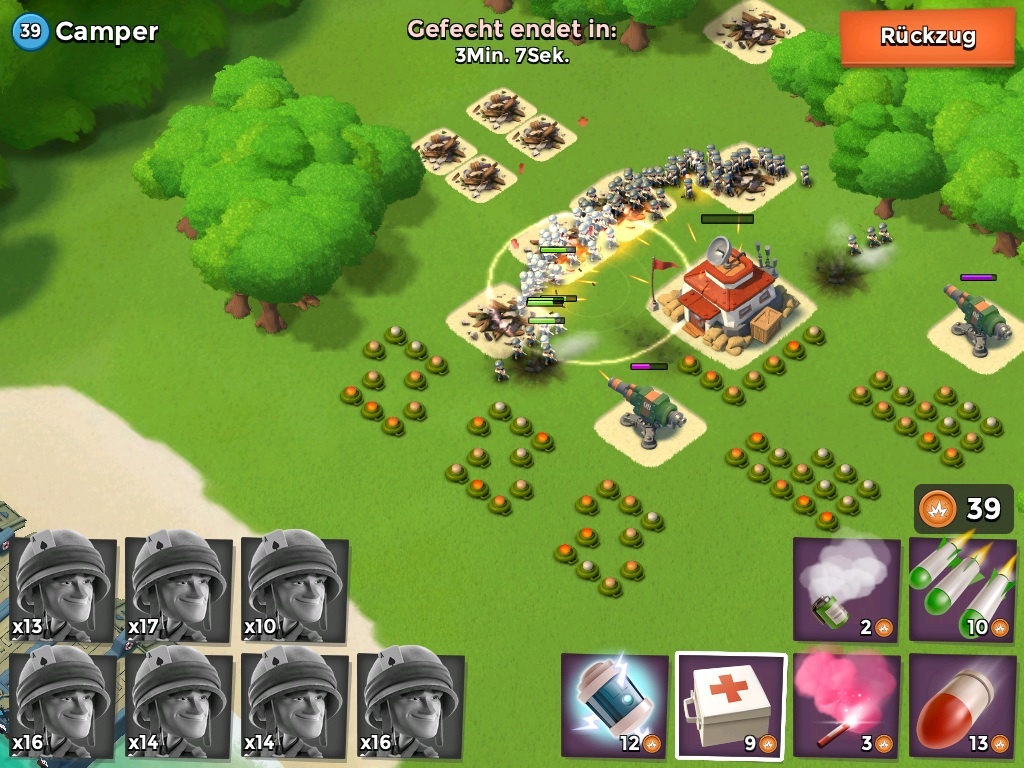The image size is (1024, 768).
Task: Launch the Barrage missiles costing 10
Action: [x=962, y=590]
